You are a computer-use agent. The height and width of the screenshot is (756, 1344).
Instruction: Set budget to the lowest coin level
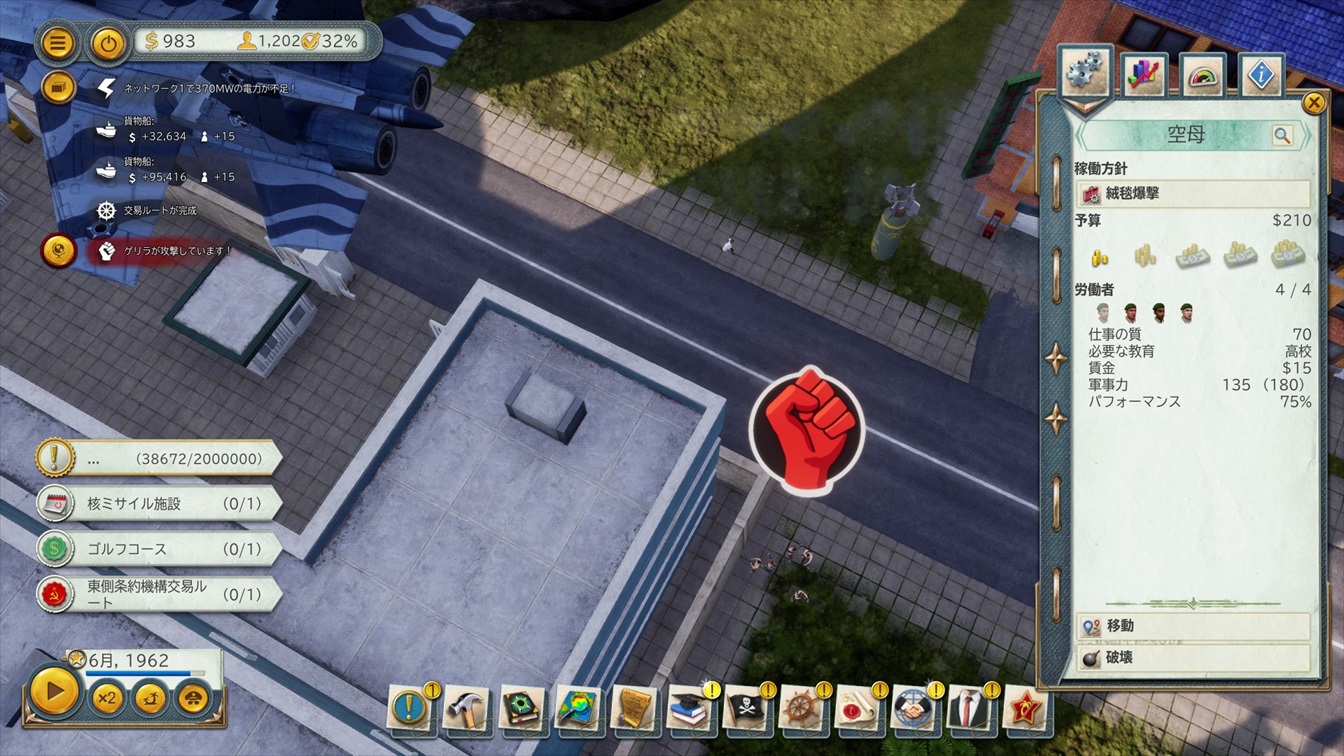[x=1099, y=256]
